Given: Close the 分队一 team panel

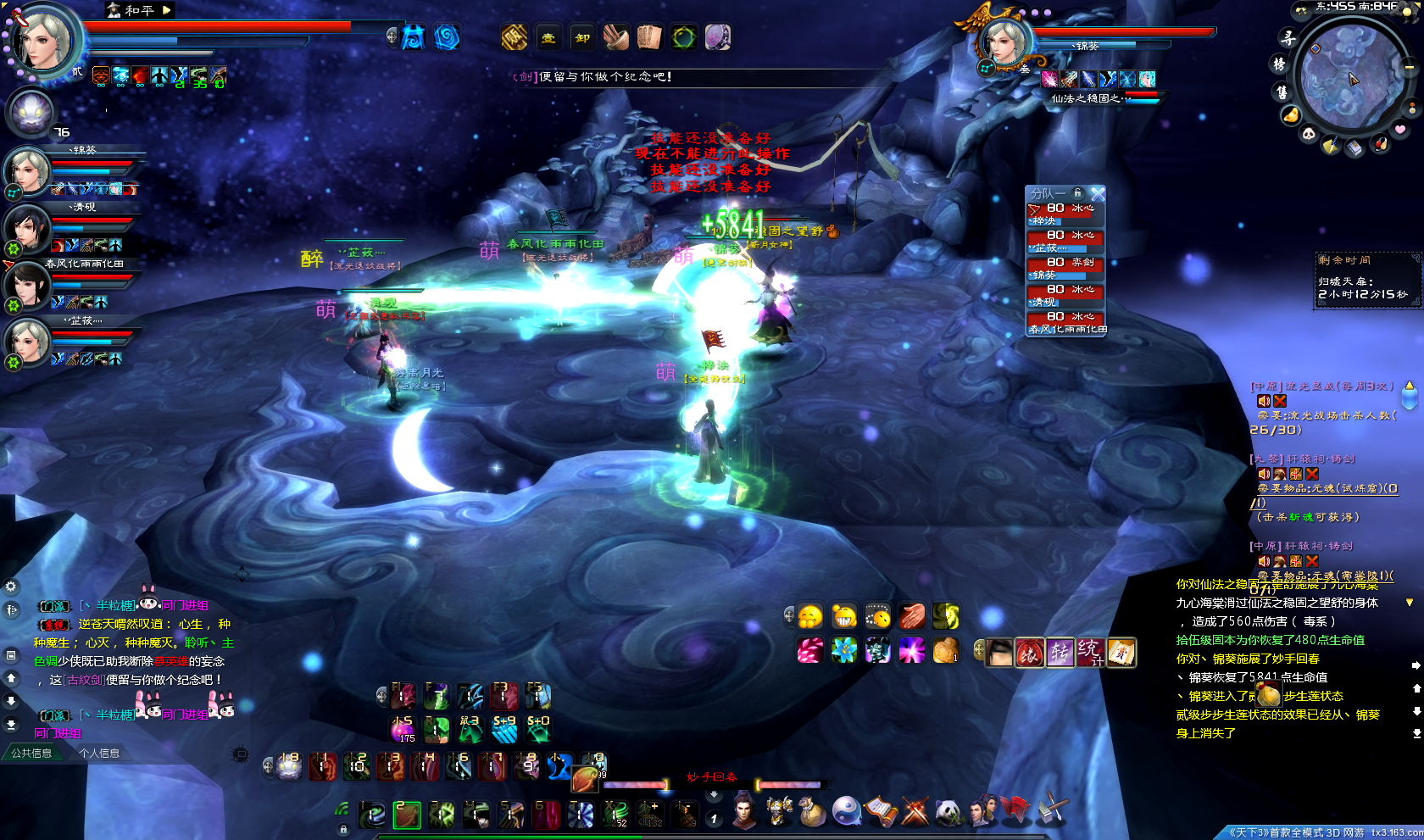Looking at the screenshot, I should pyautogui.click(x=1098, y=194).
